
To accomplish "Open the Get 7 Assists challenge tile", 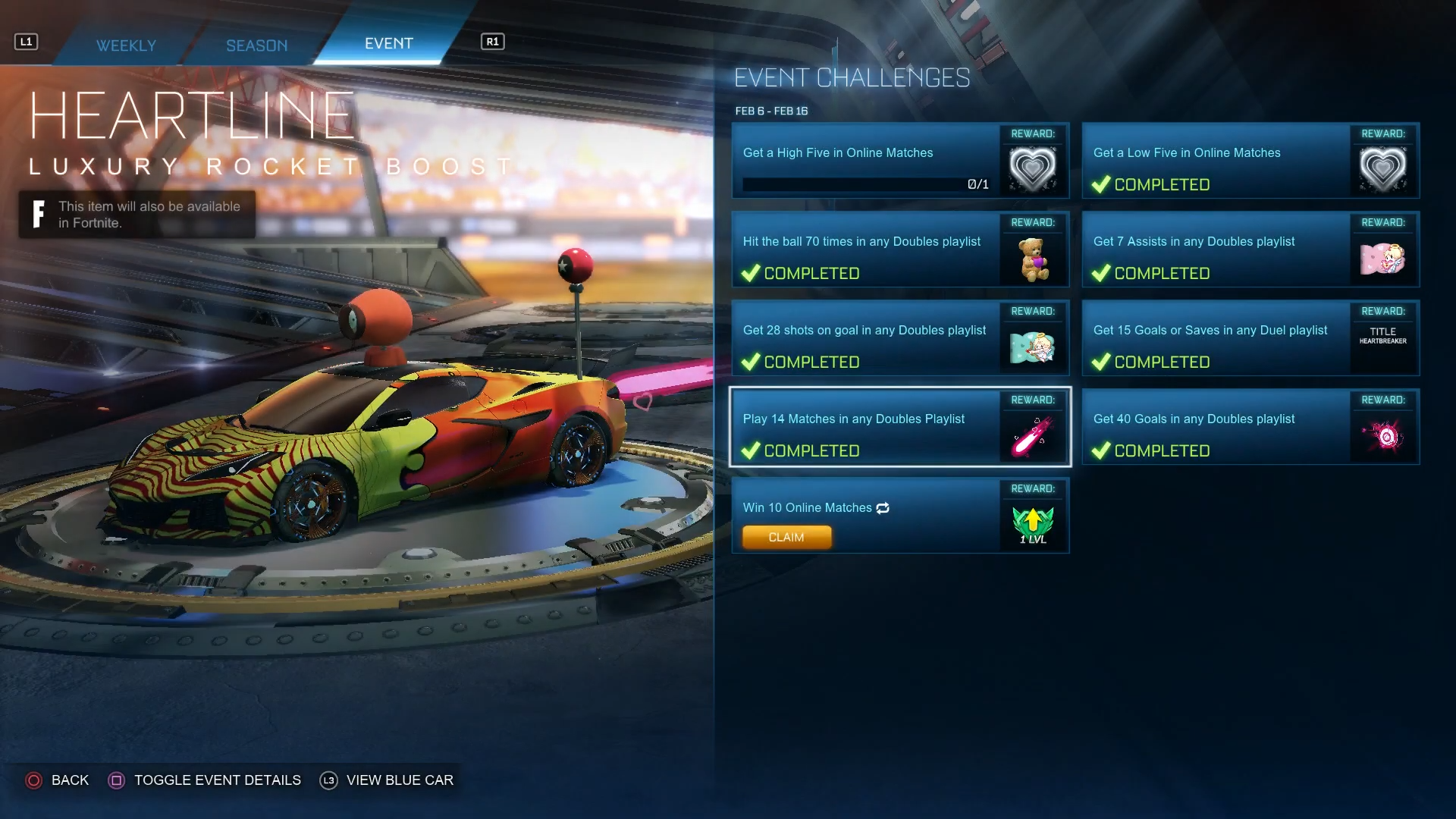I will pos(1215,249).
